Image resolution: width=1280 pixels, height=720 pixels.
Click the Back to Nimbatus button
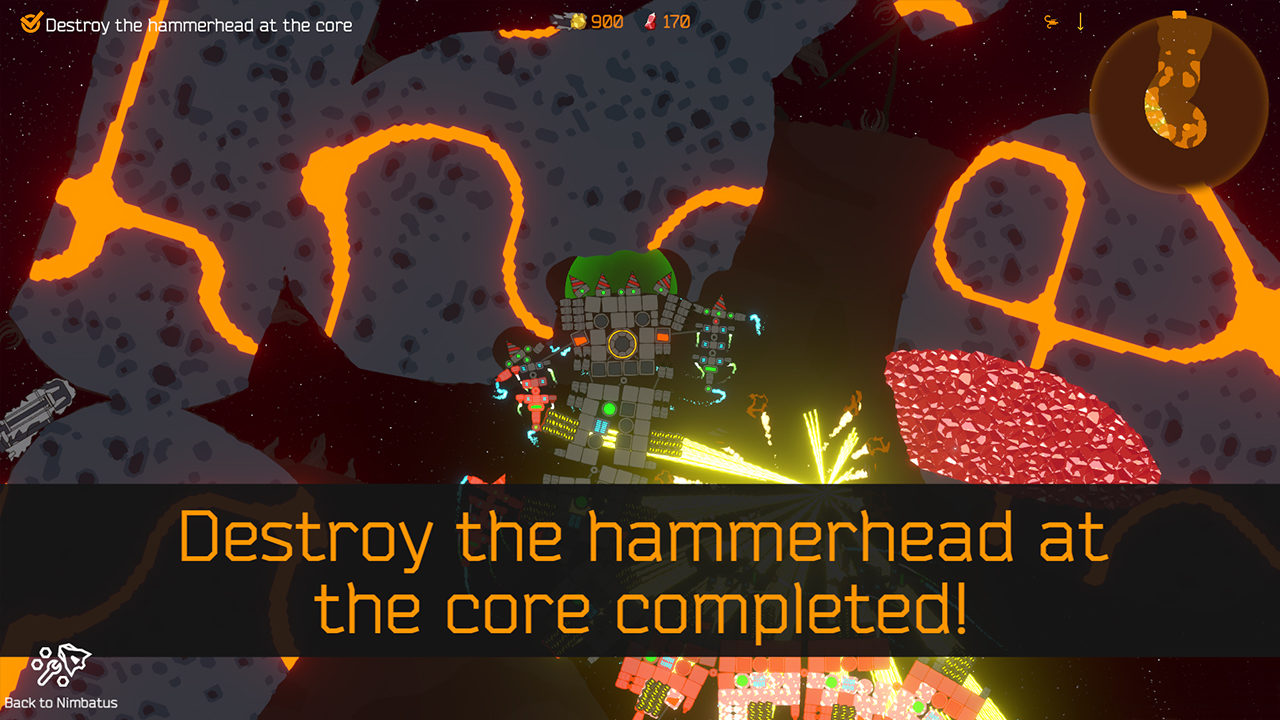click(61, 677)
